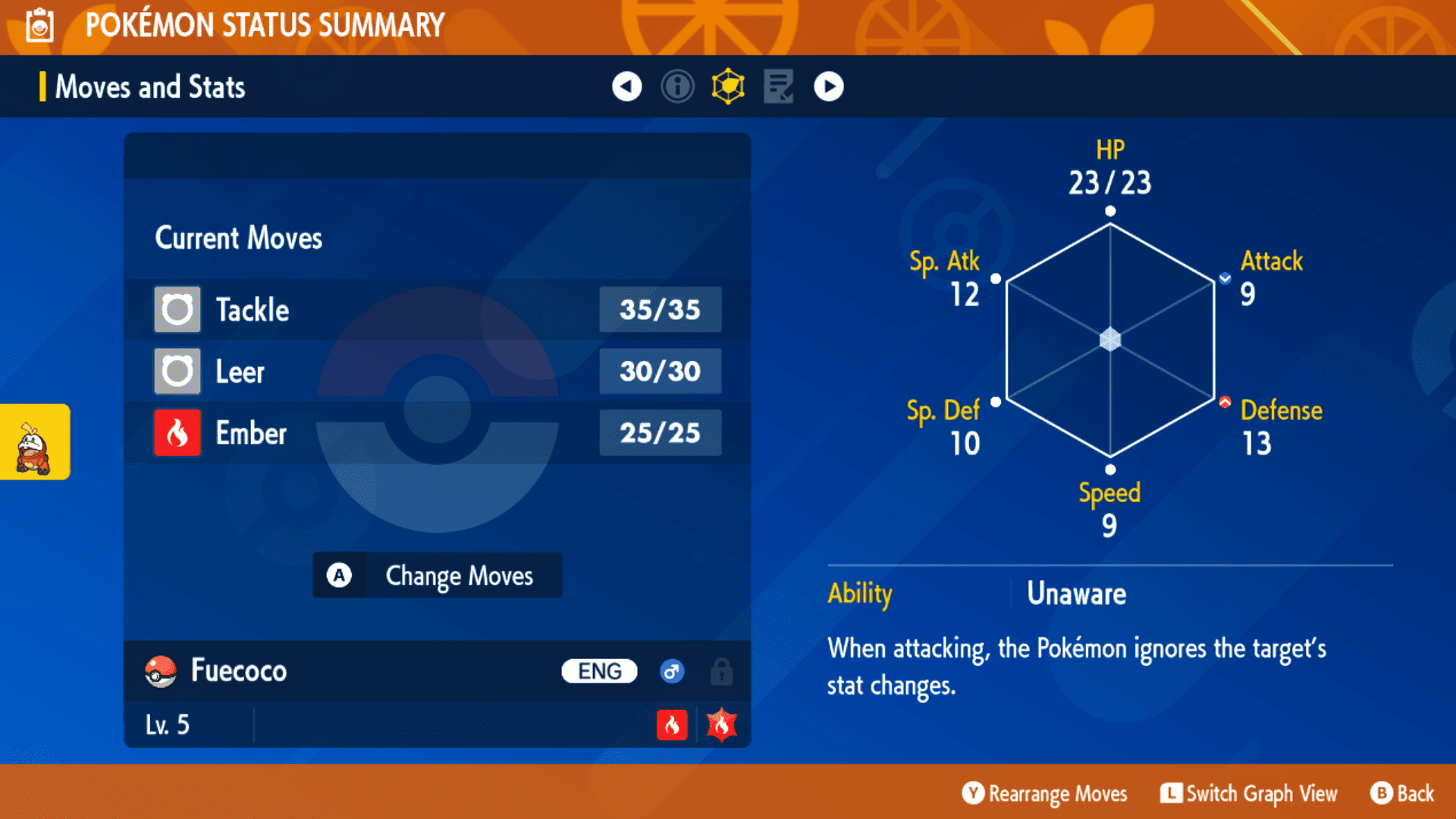The height and width of the screenshot is (819, 1456).
Task: Open the next summary page arrow
Action: pos(829,86)
